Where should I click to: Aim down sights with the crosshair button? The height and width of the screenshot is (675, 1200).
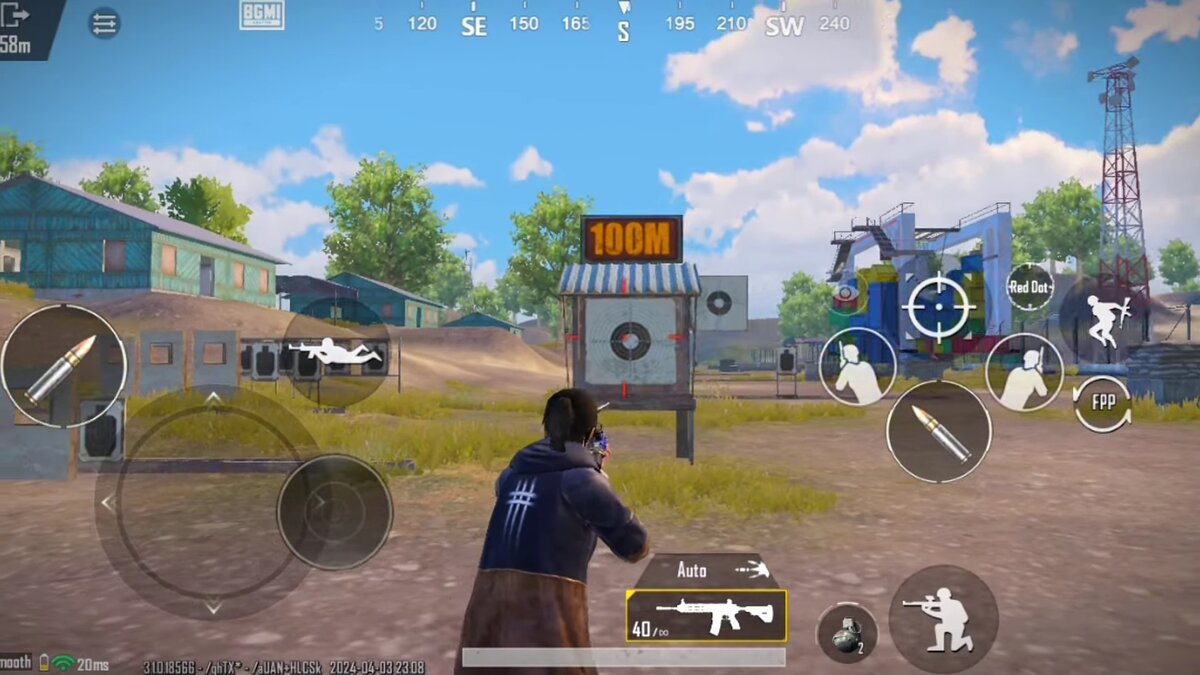coord(939,307)
